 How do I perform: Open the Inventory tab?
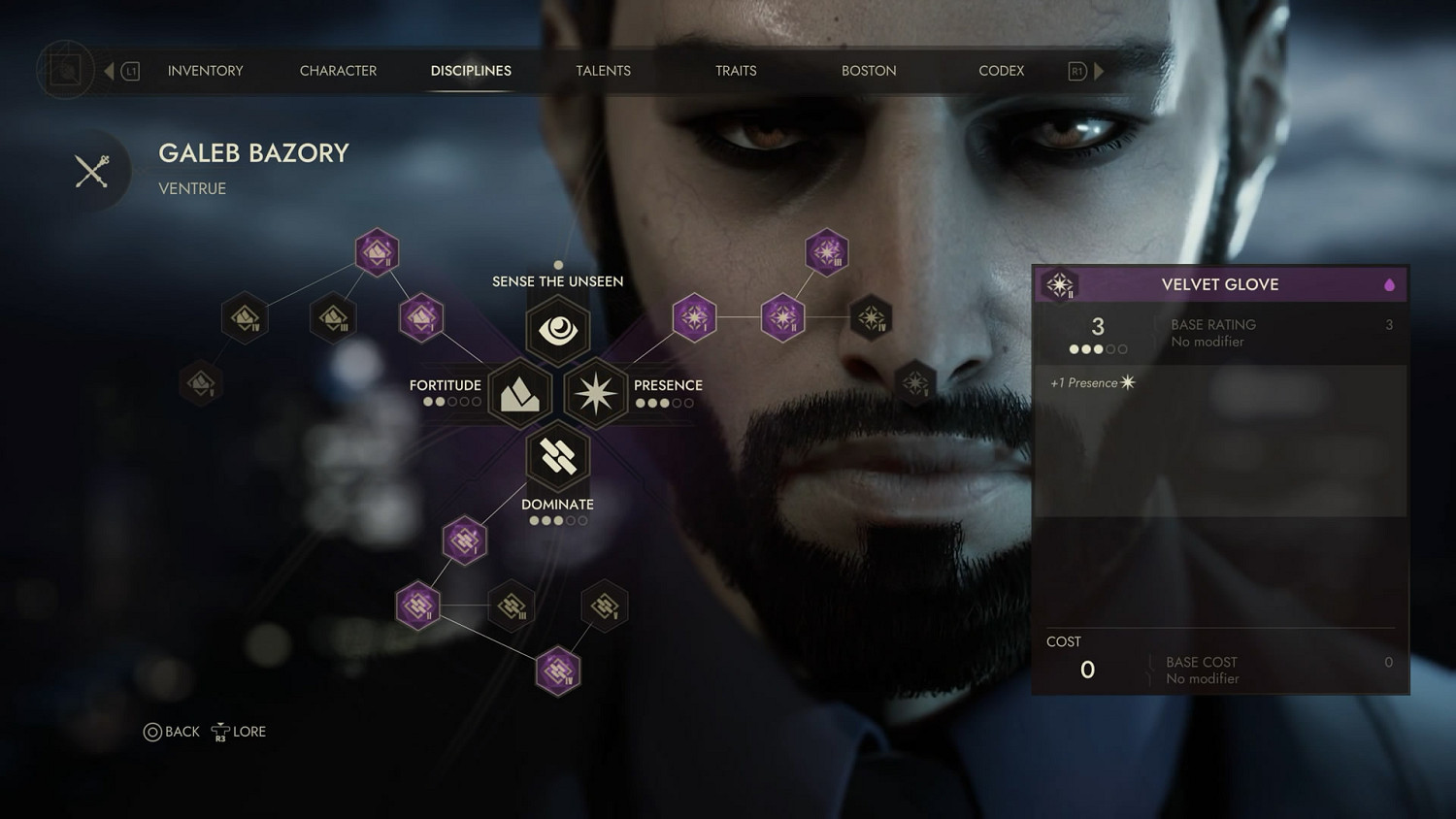coord(205,71)
